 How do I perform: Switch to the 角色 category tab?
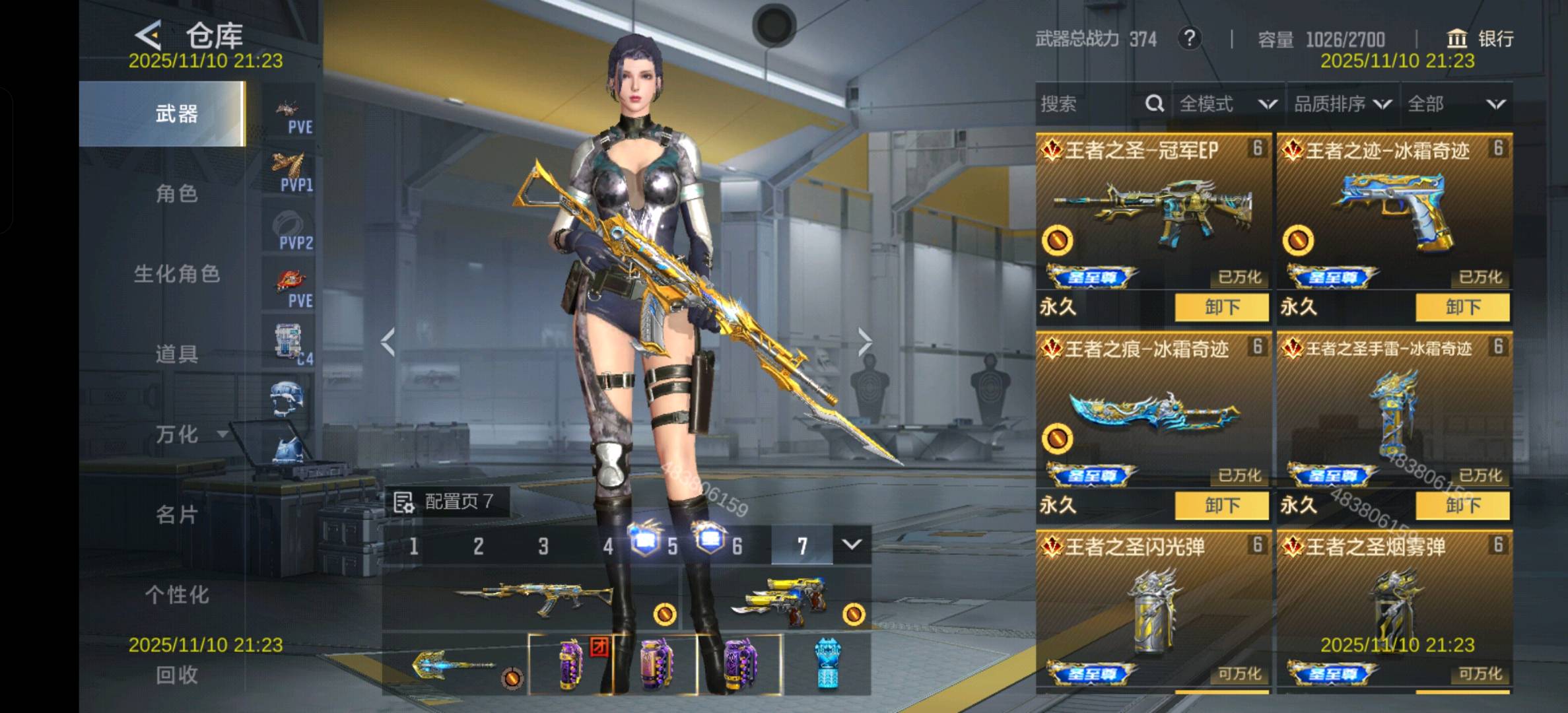point(176,194)
